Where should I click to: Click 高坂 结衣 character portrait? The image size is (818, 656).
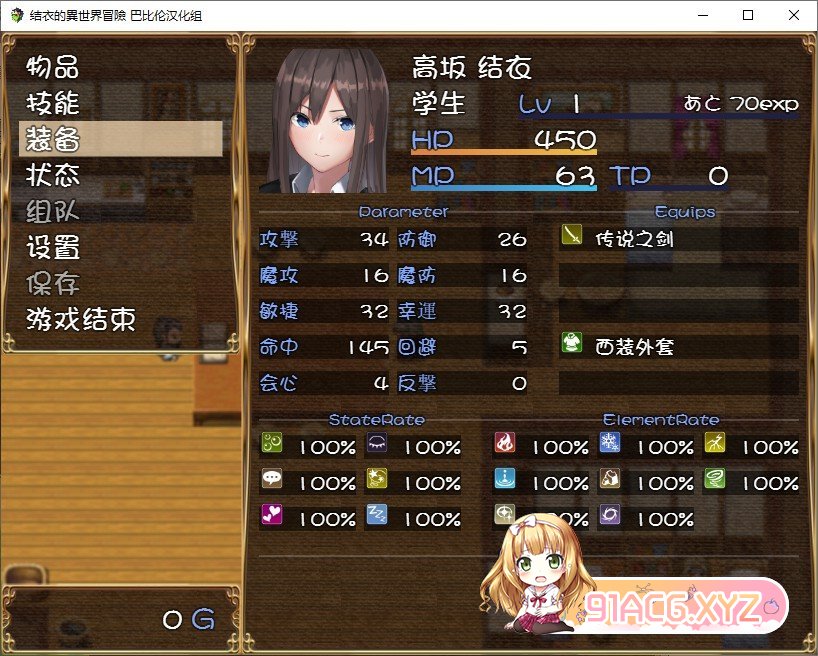324,119
